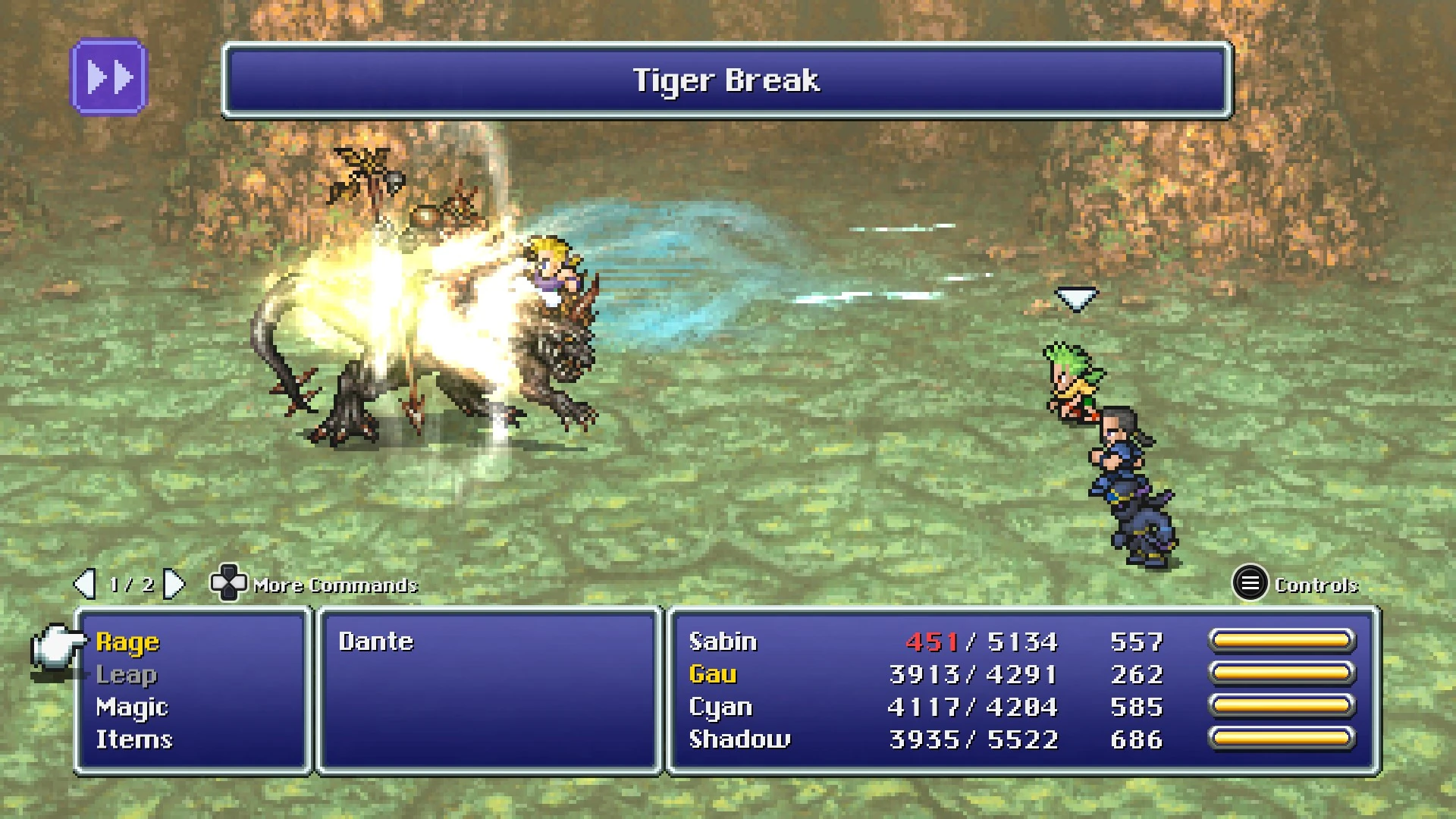Toggle the fast-forward battle speed button
The width and height of the screenshot is (1456, 819).
click(109, 77)
